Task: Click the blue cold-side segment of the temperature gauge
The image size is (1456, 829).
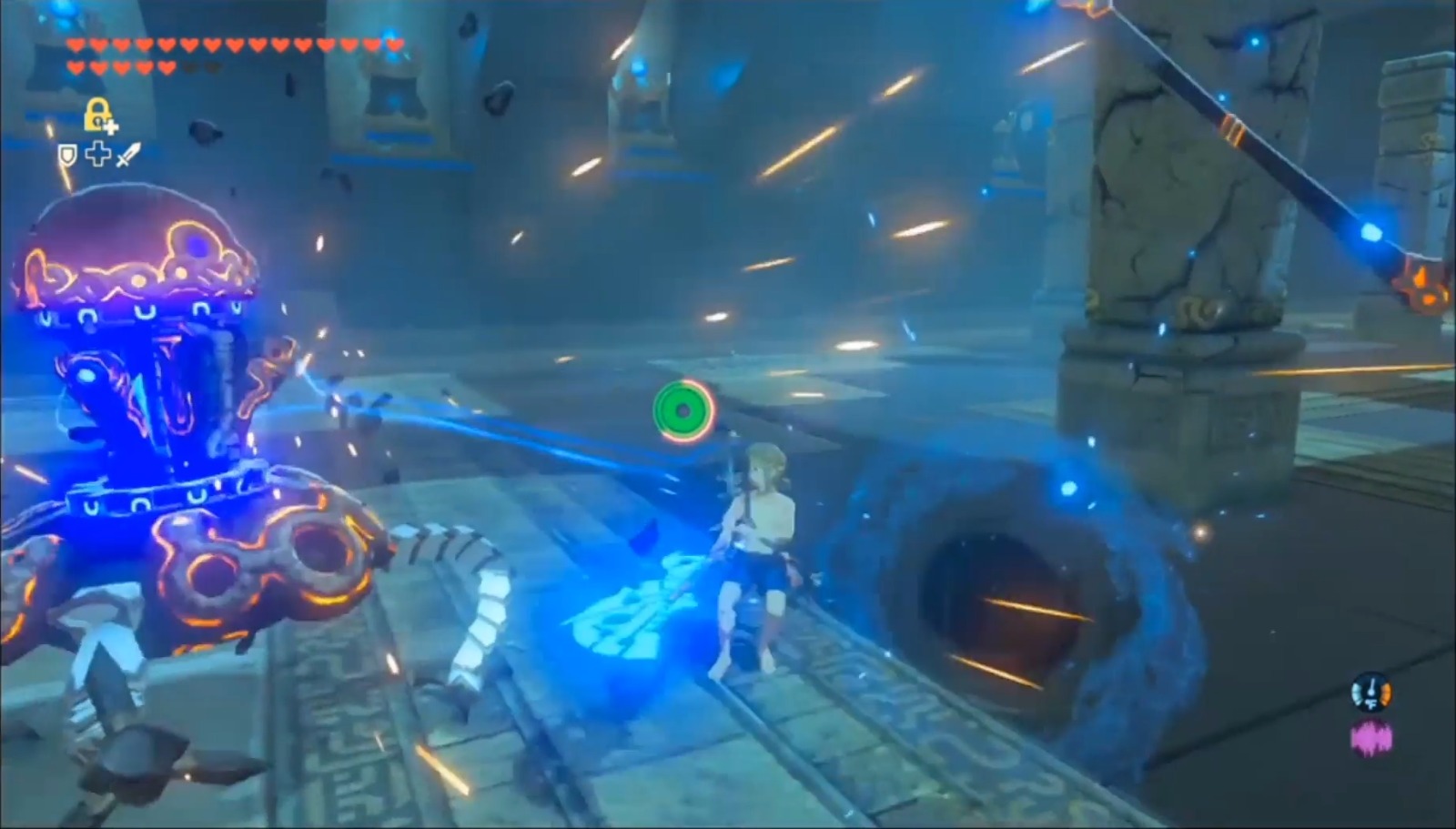Action: coord(1356,693)
